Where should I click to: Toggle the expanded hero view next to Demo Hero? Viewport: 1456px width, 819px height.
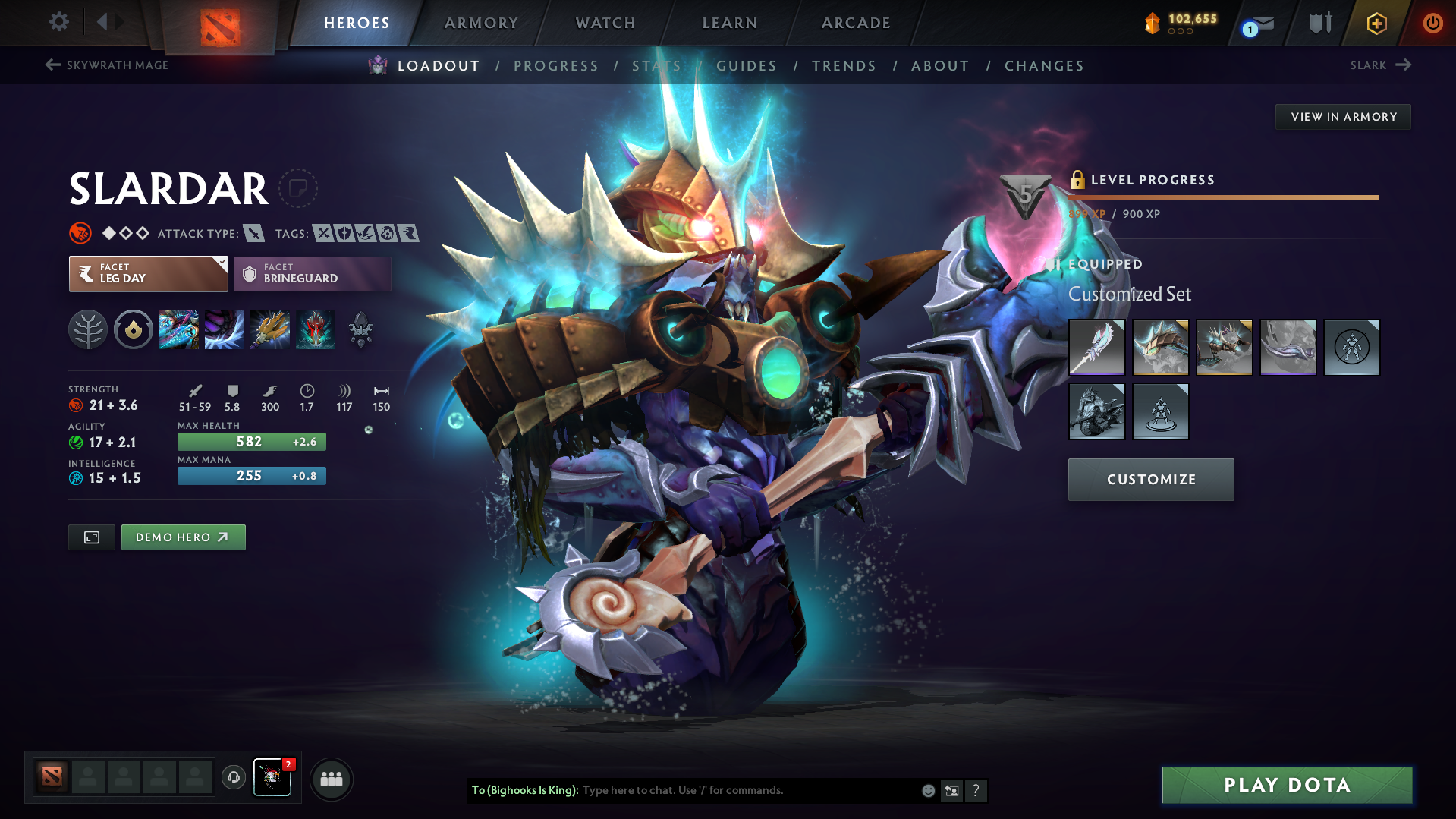click(91, 537)
